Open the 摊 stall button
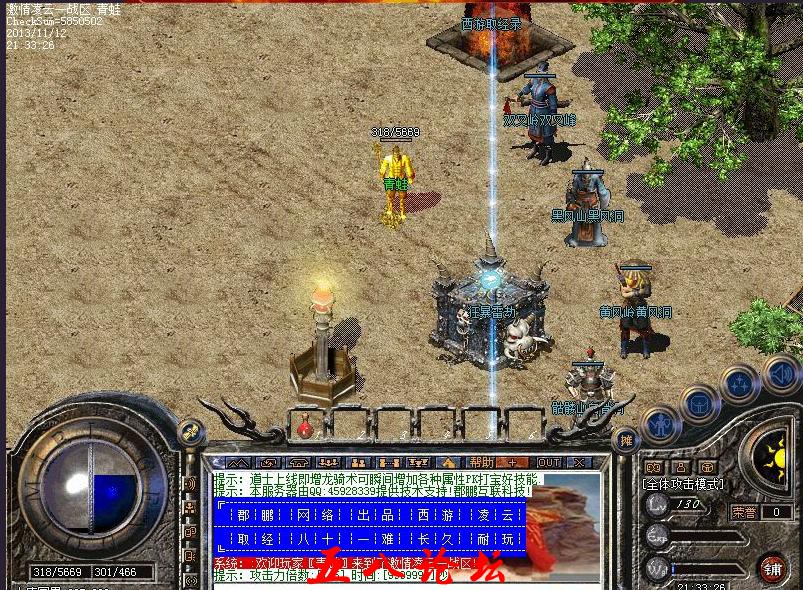This screenshot has width=803, height=590. [626, 440]
